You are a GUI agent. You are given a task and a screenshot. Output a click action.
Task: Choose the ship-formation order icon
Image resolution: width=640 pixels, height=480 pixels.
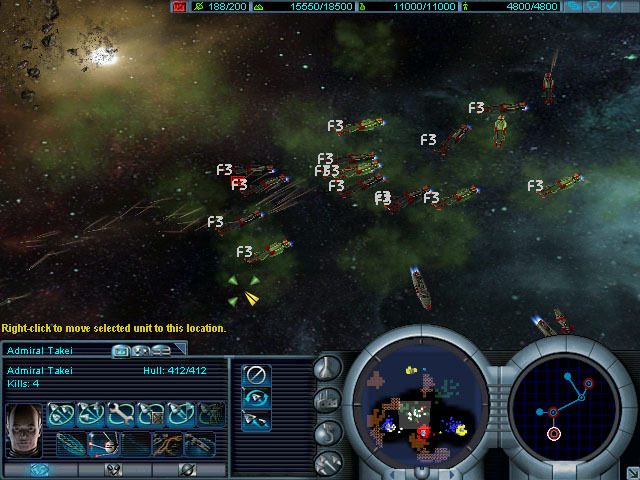[256, 420]
